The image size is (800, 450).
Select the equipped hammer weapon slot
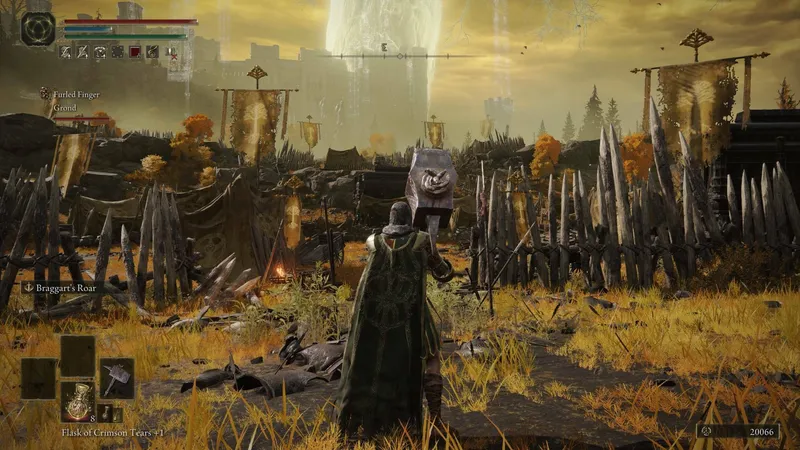point(116,378)
